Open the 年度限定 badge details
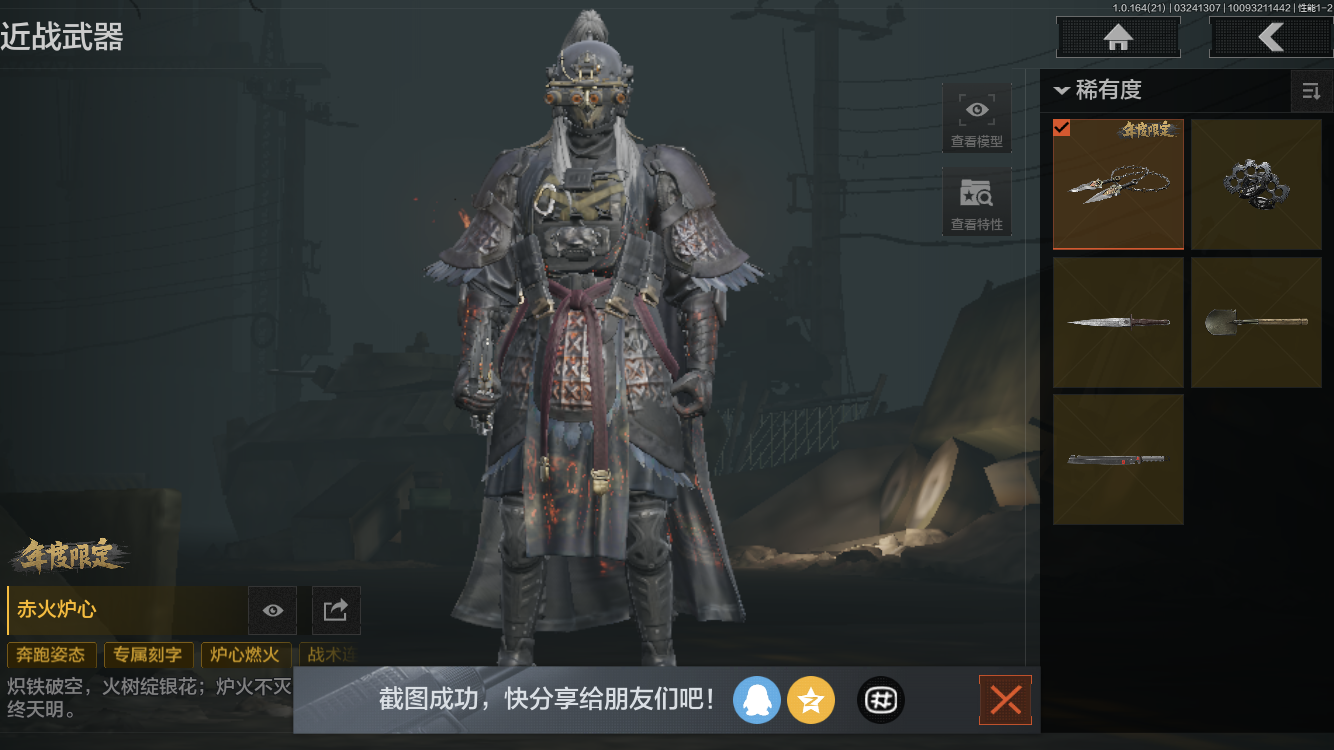Image resolution: width=1334 pixels, height=750 pixels. click(x=70, y=558)
